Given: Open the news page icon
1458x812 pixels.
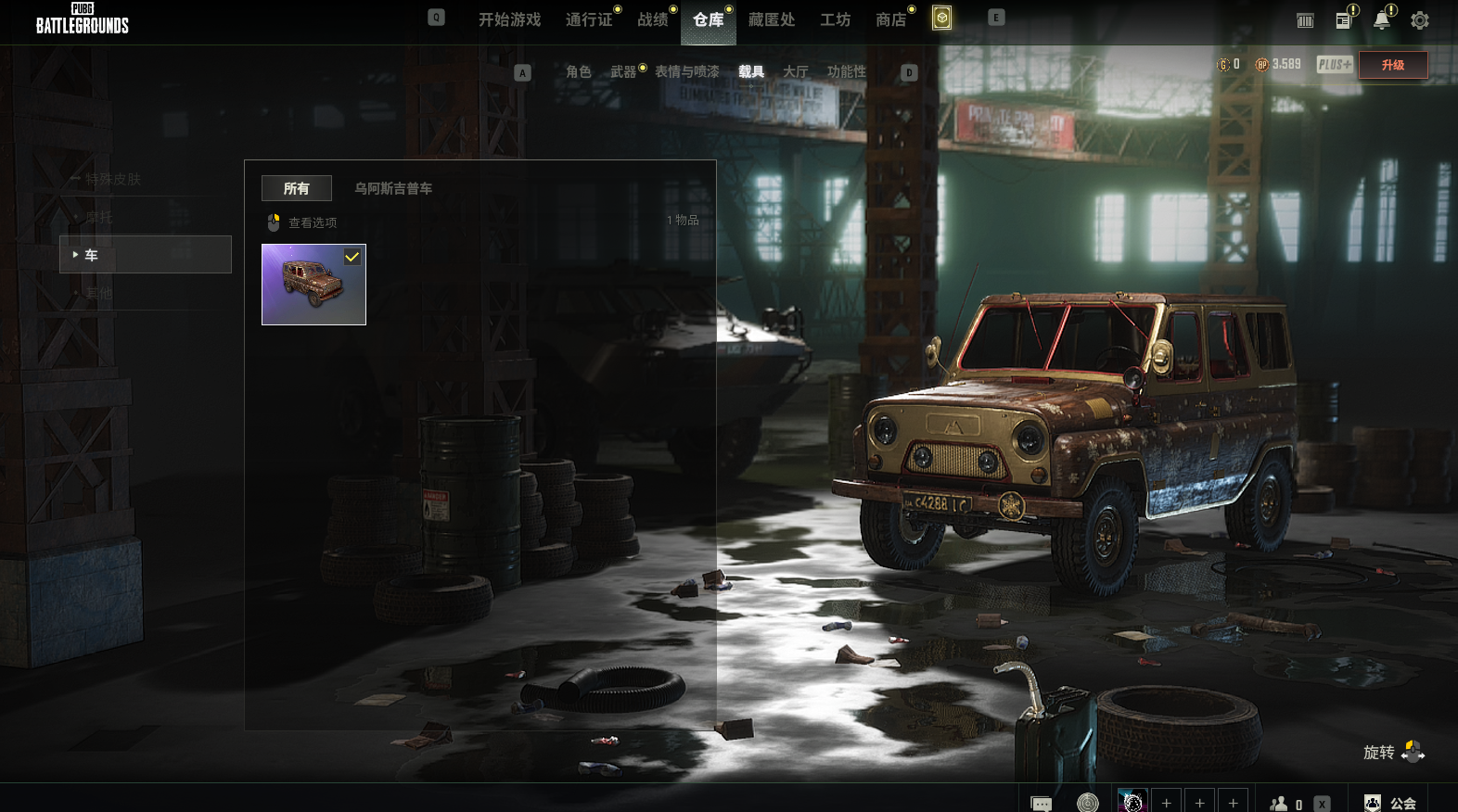Looking at the screenshot, I should (x=1343, y=20).
